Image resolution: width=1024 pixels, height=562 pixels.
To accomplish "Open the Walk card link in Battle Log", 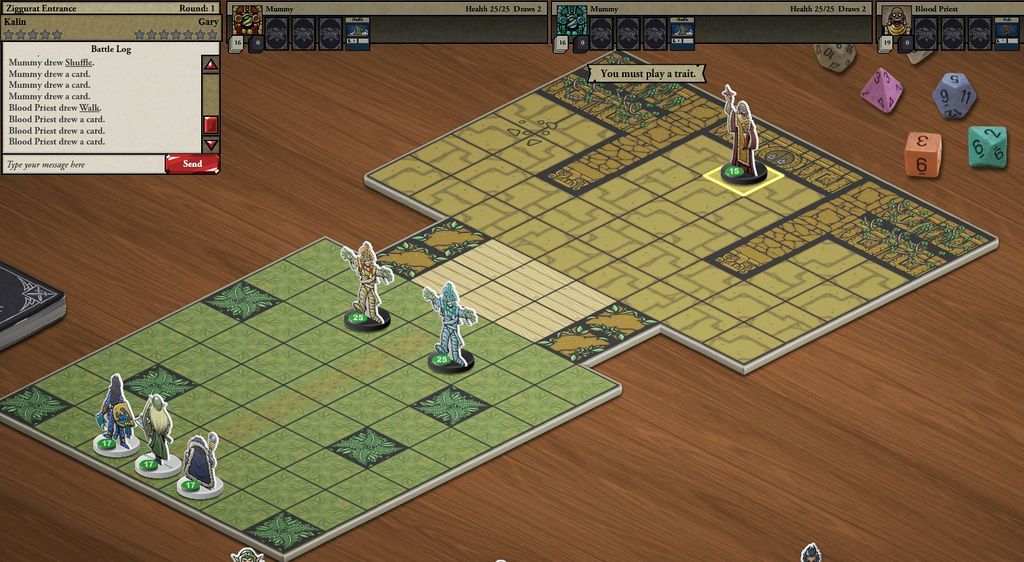I will click(x=90, y=108).
